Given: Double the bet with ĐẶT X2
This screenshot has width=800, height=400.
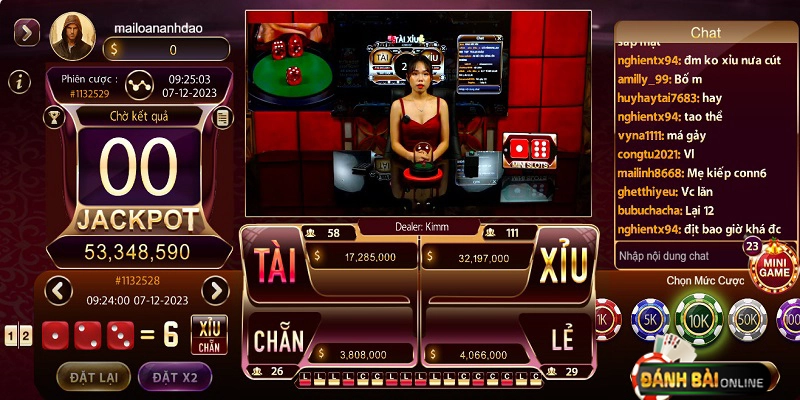Looking at the screenshot, I should tap(174, 376).
